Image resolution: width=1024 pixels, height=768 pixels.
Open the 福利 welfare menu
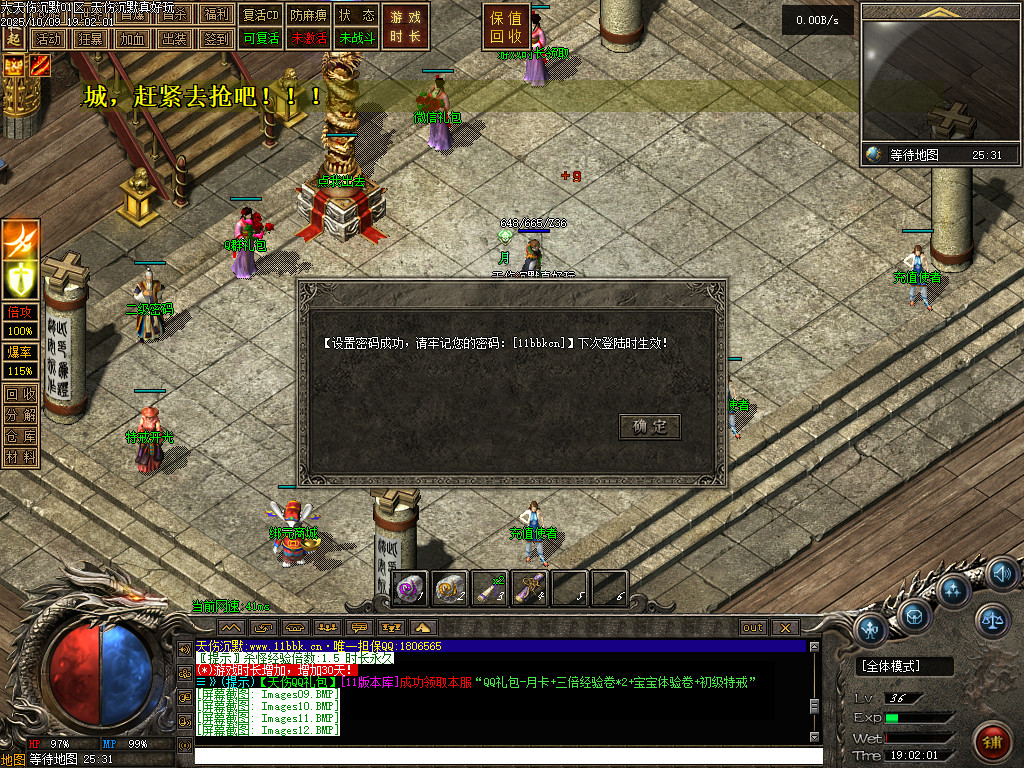(x=216, y=15)
